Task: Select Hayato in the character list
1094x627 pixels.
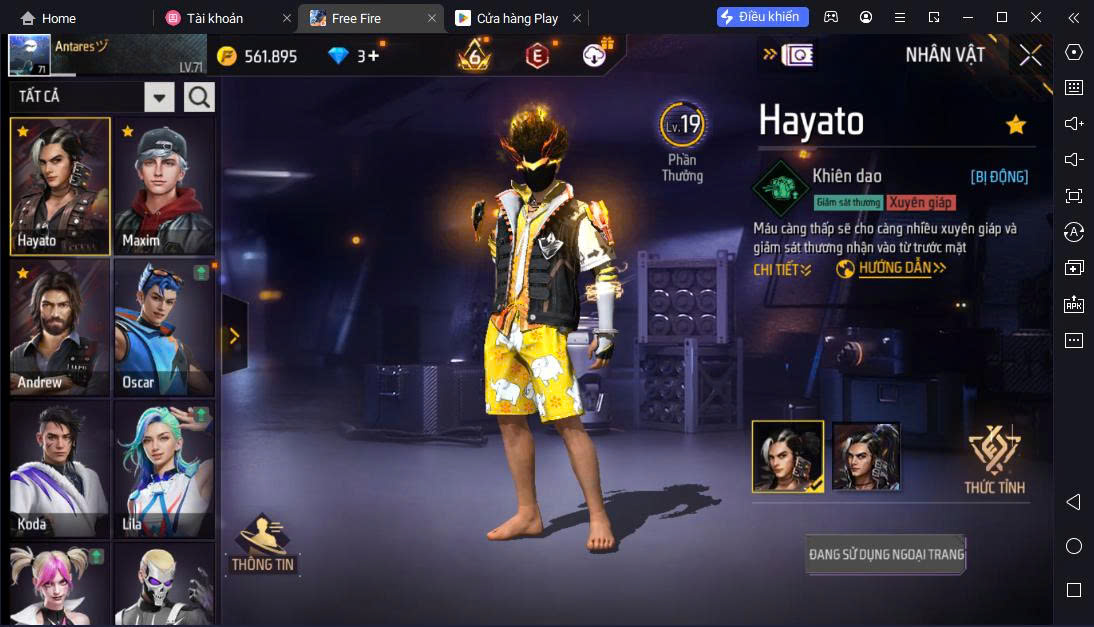Action: point(60,186)
